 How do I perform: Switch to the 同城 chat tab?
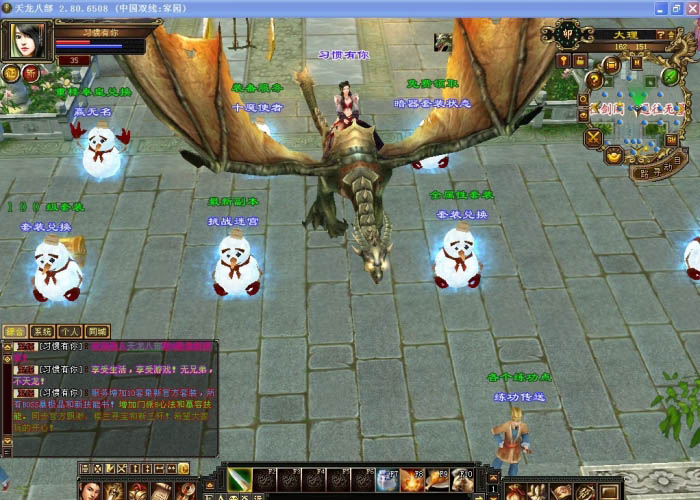(x=96, y=331)
